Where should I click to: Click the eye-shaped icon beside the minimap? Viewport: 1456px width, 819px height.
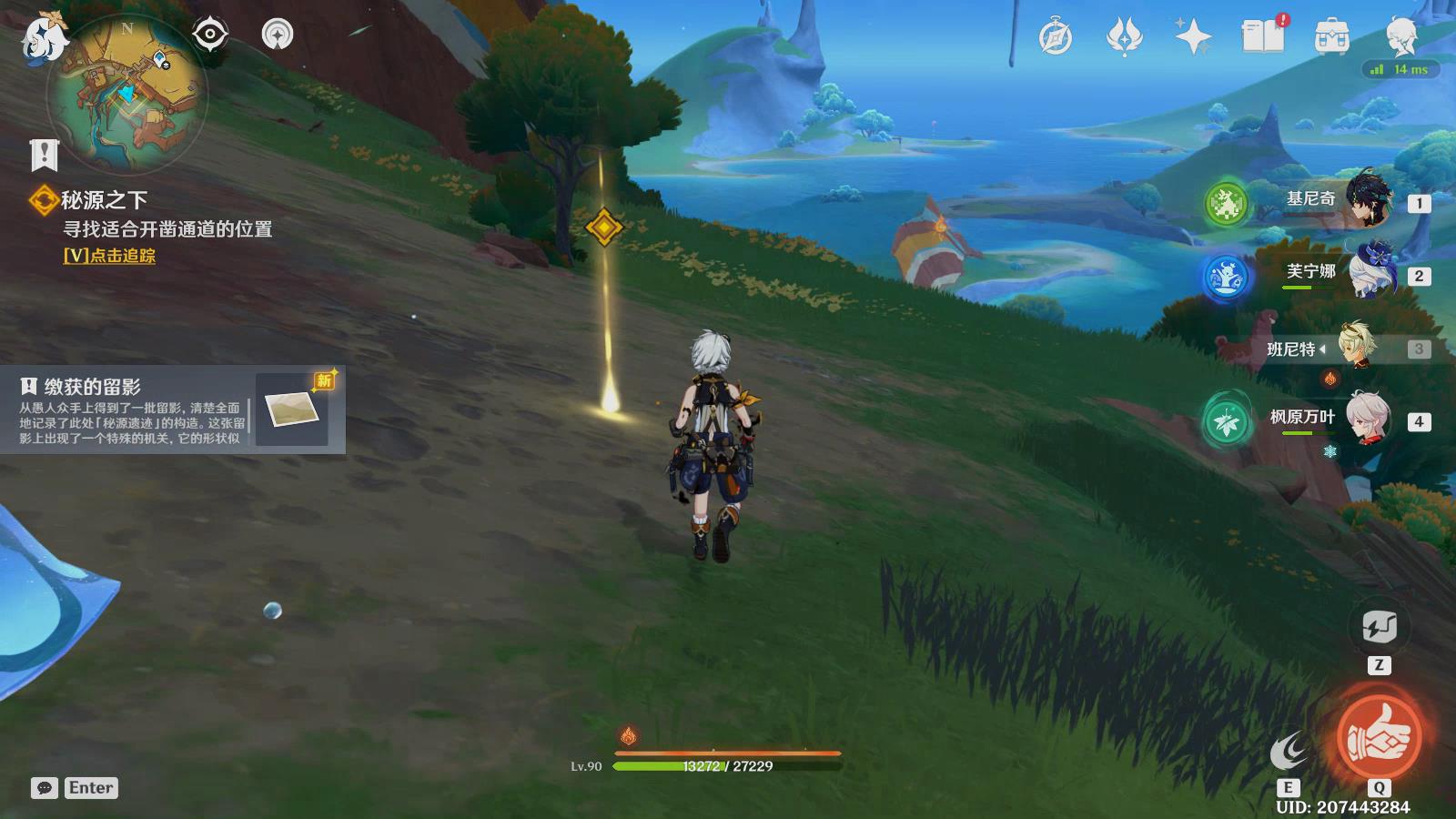[x=209, y=35]
